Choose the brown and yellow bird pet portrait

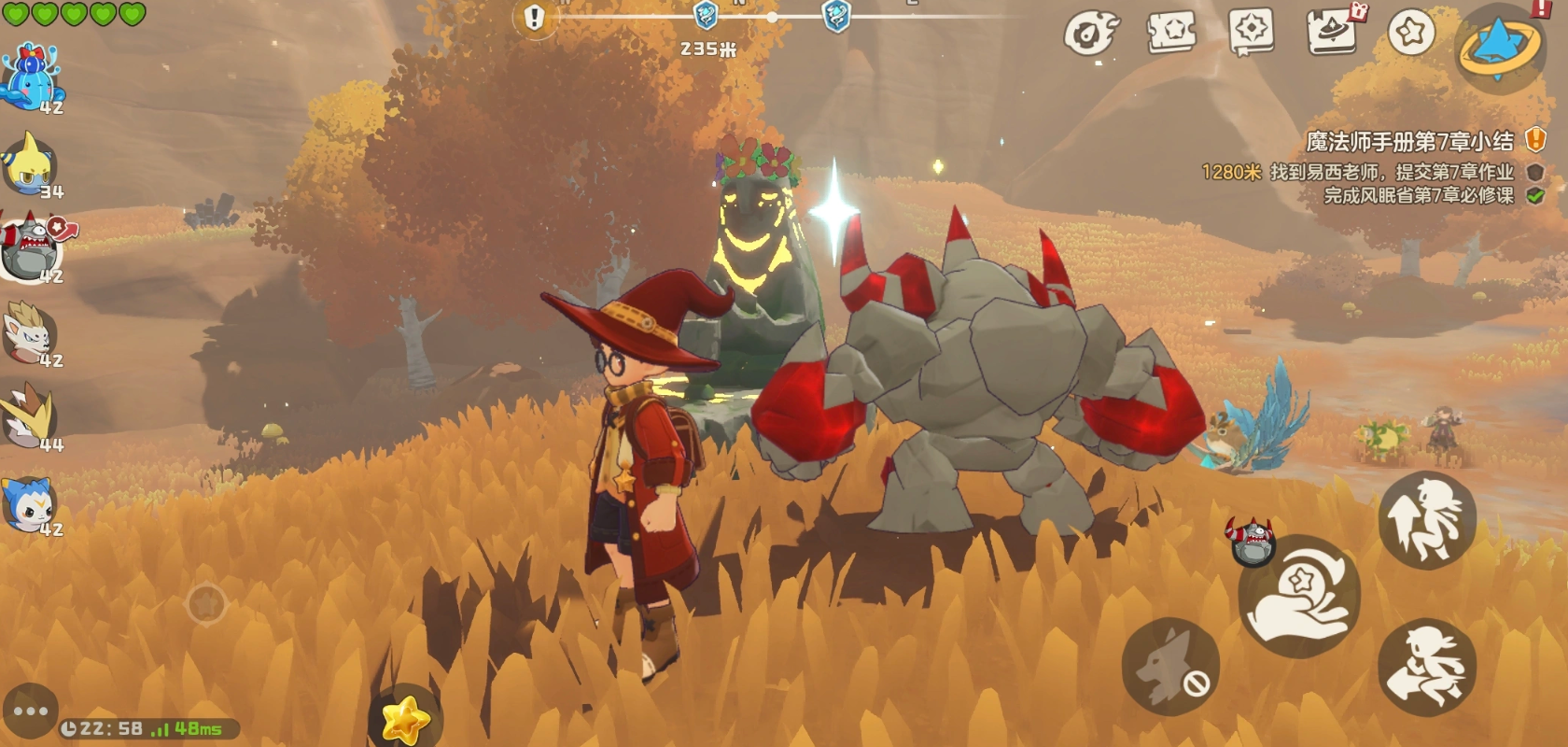click(x=32, y=417)
